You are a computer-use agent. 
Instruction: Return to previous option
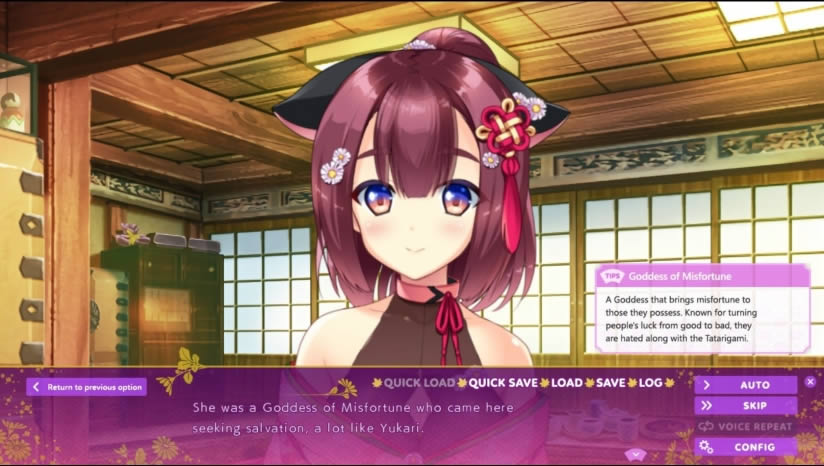tap(86, 387)
